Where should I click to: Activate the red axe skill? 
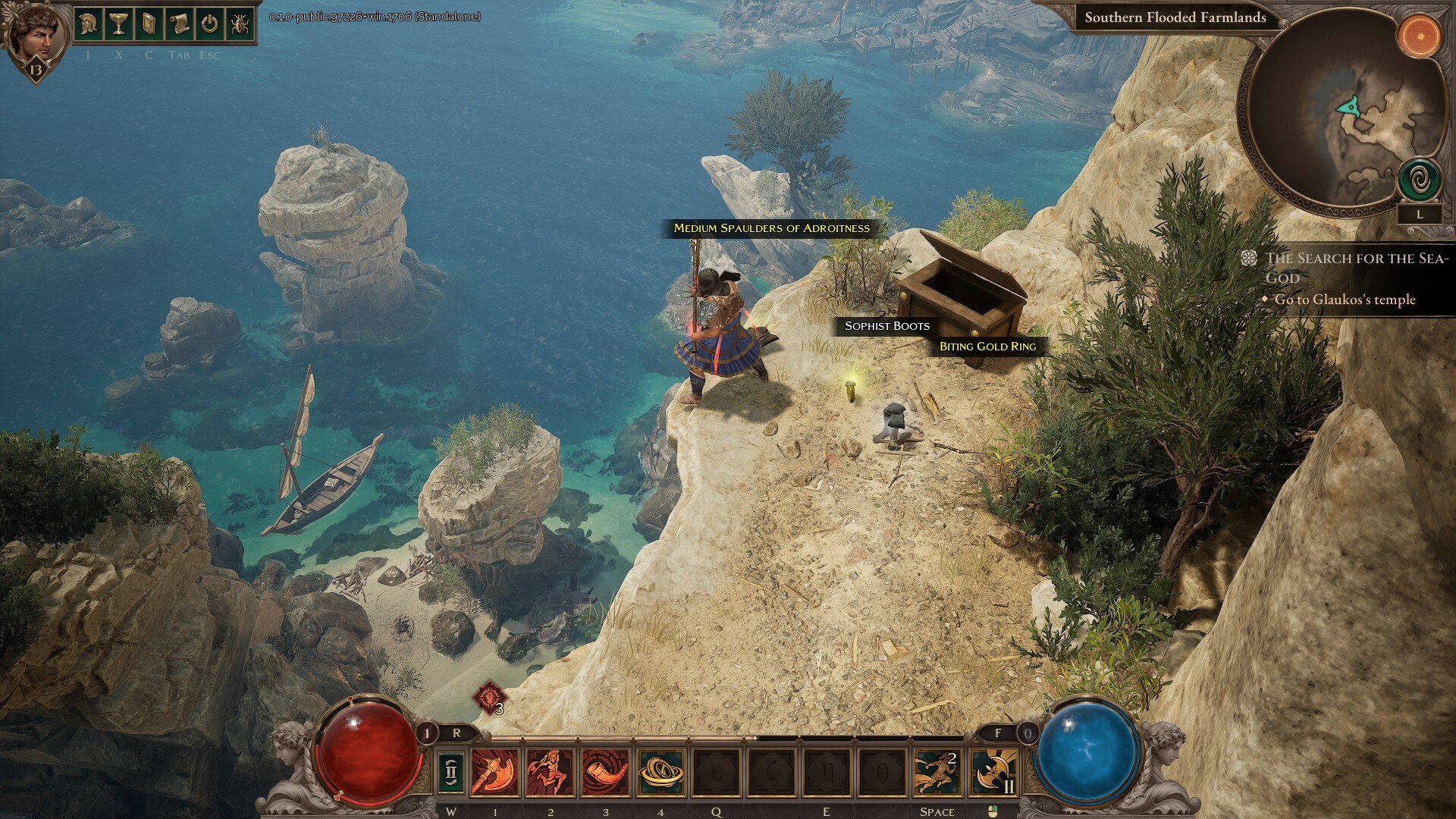point(494,772)
